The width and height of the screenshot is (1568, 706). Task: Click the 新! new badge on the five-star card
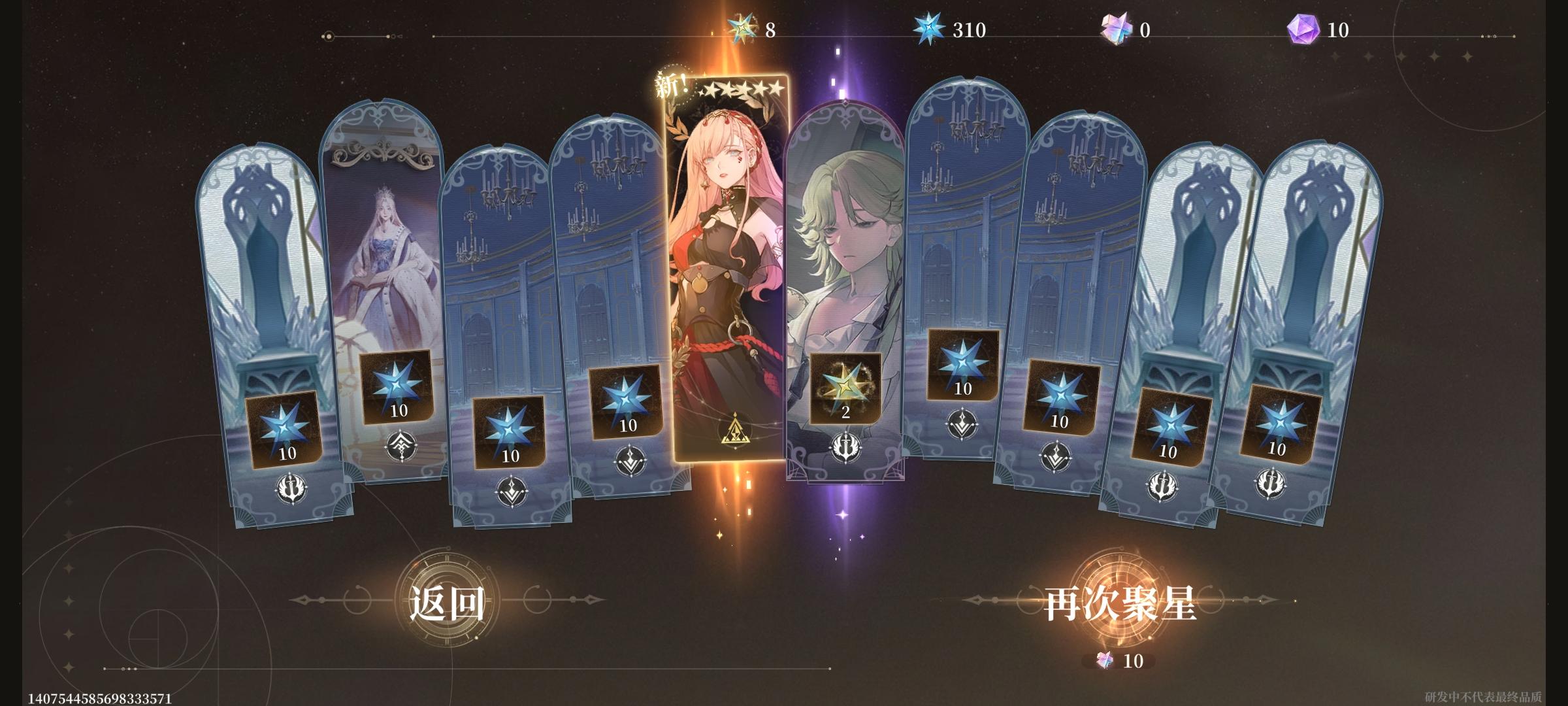tap(668, 83)
